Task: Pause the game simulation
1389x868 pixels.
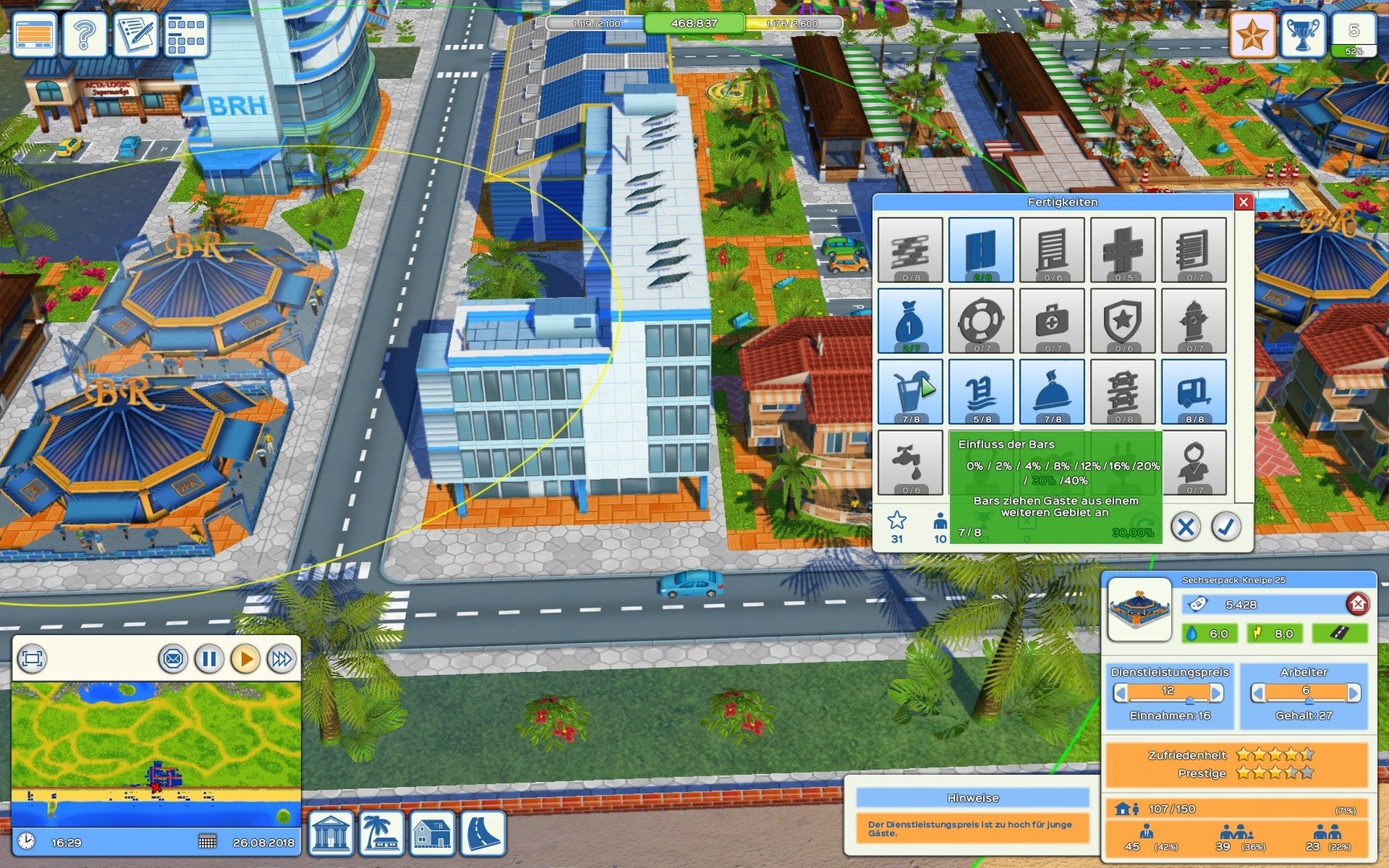Action: click(x=209, y=659)
